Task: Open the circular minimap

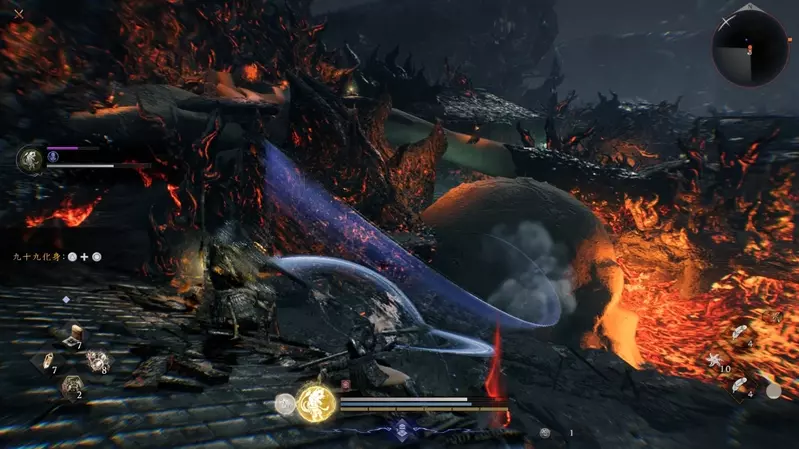Action: [749, 47]
